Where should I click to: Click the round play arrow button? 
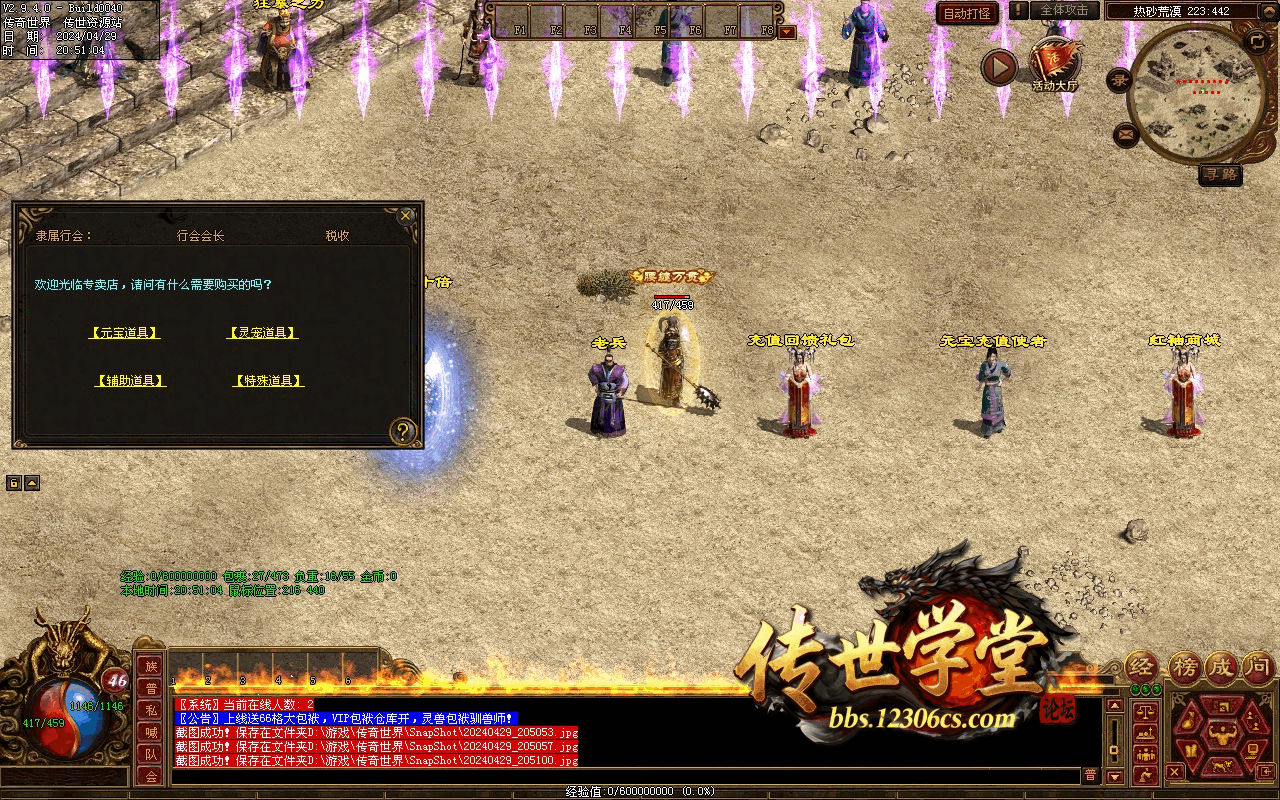pyautogui.click(x=998, y=67)
